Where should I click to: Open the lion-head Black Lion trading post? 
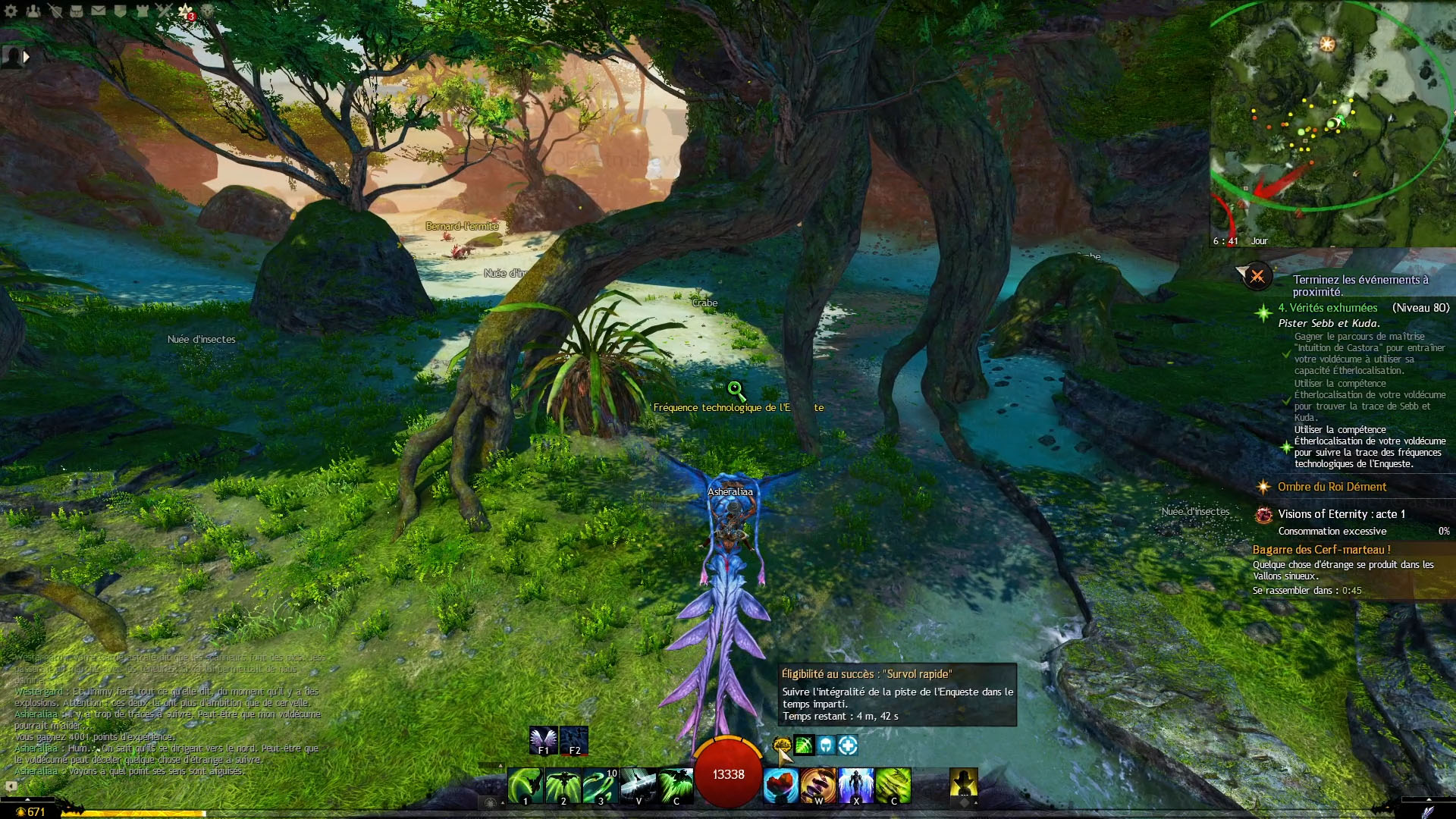(207, 11)
